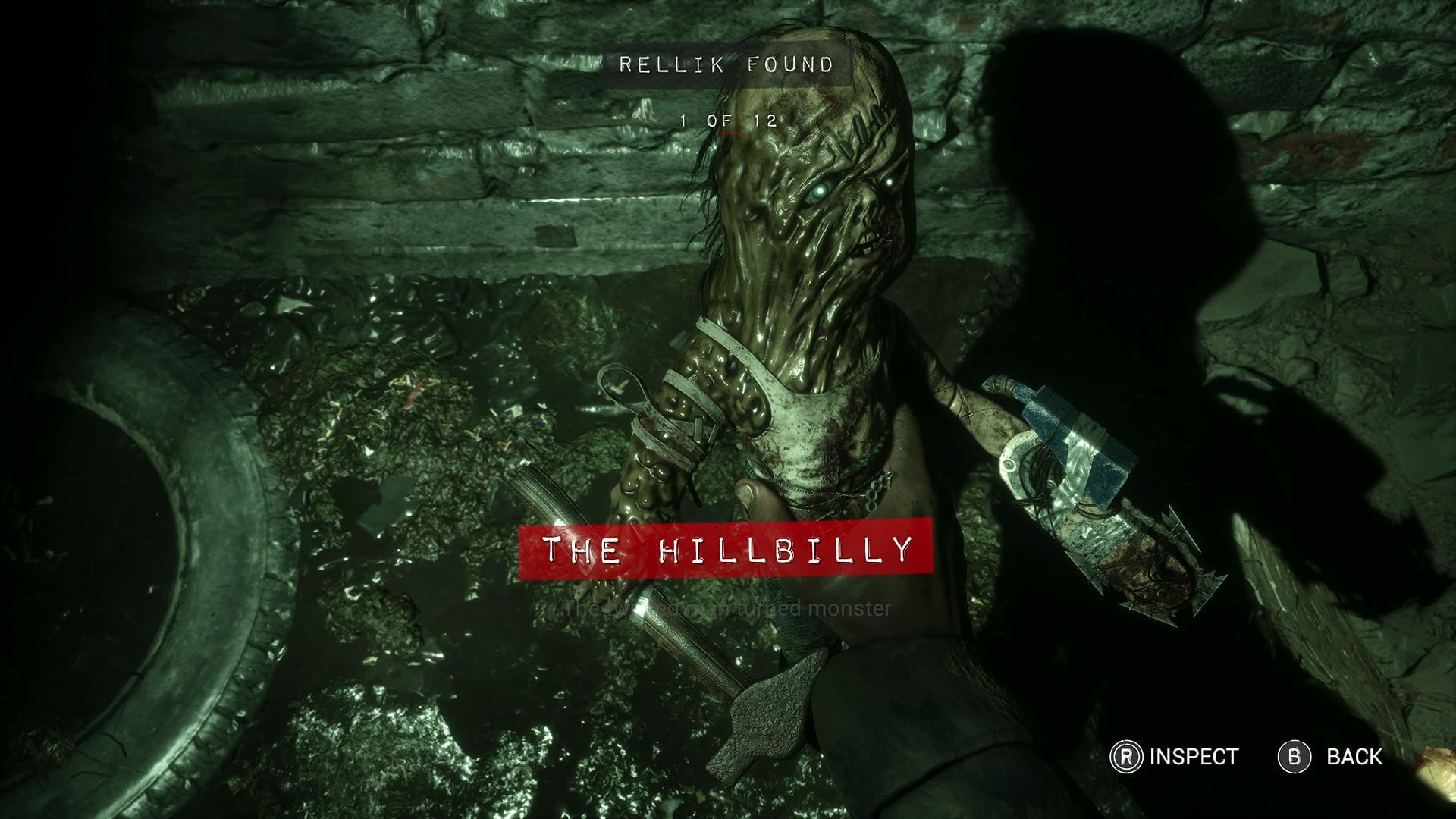This screenshot has width=1456, height=819.
Task: Click the circular B icon near Back
Action: 1294,755
